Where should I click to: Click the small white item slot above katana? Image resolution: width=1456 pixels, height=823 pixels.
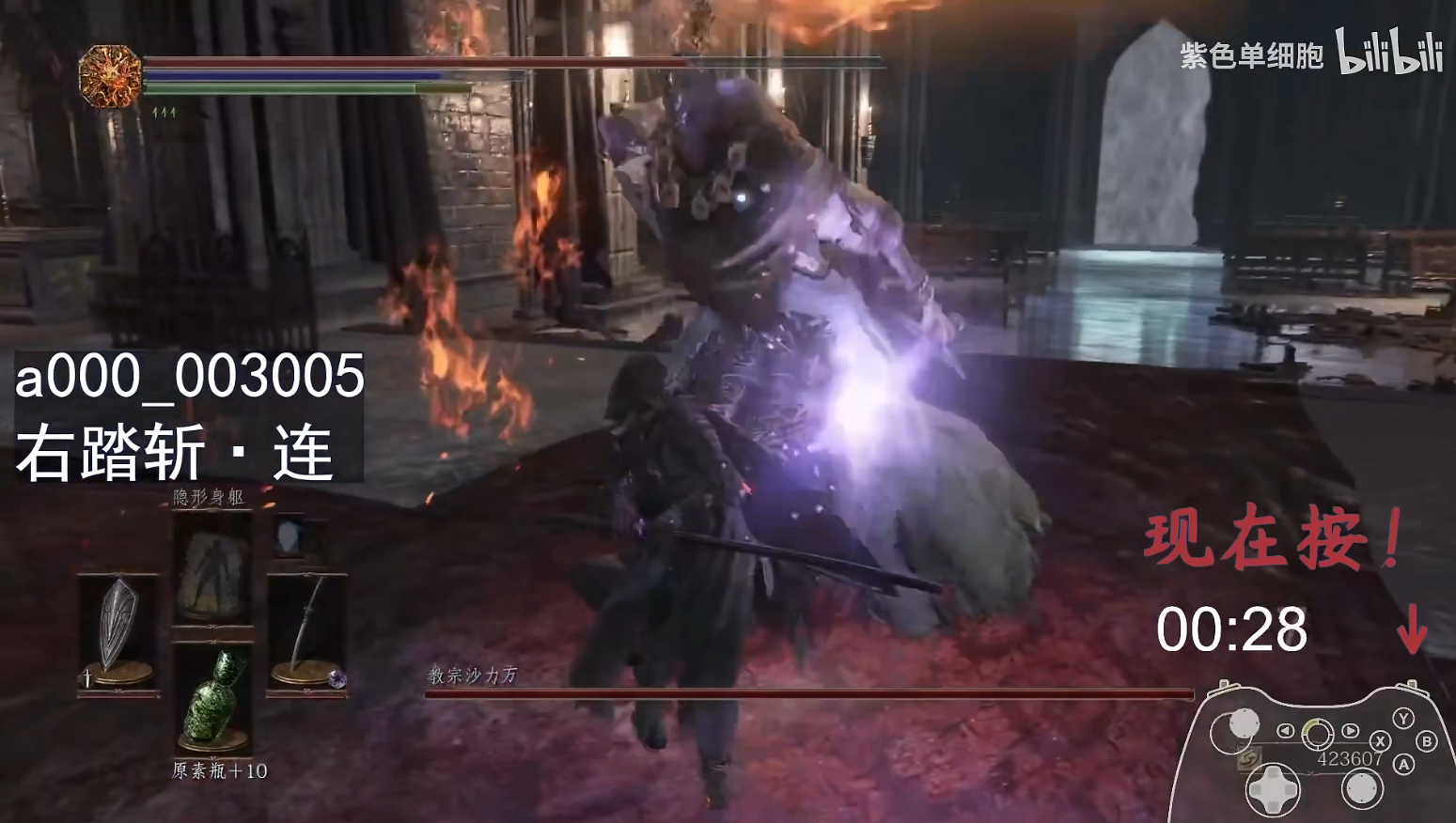click(289, 537)
